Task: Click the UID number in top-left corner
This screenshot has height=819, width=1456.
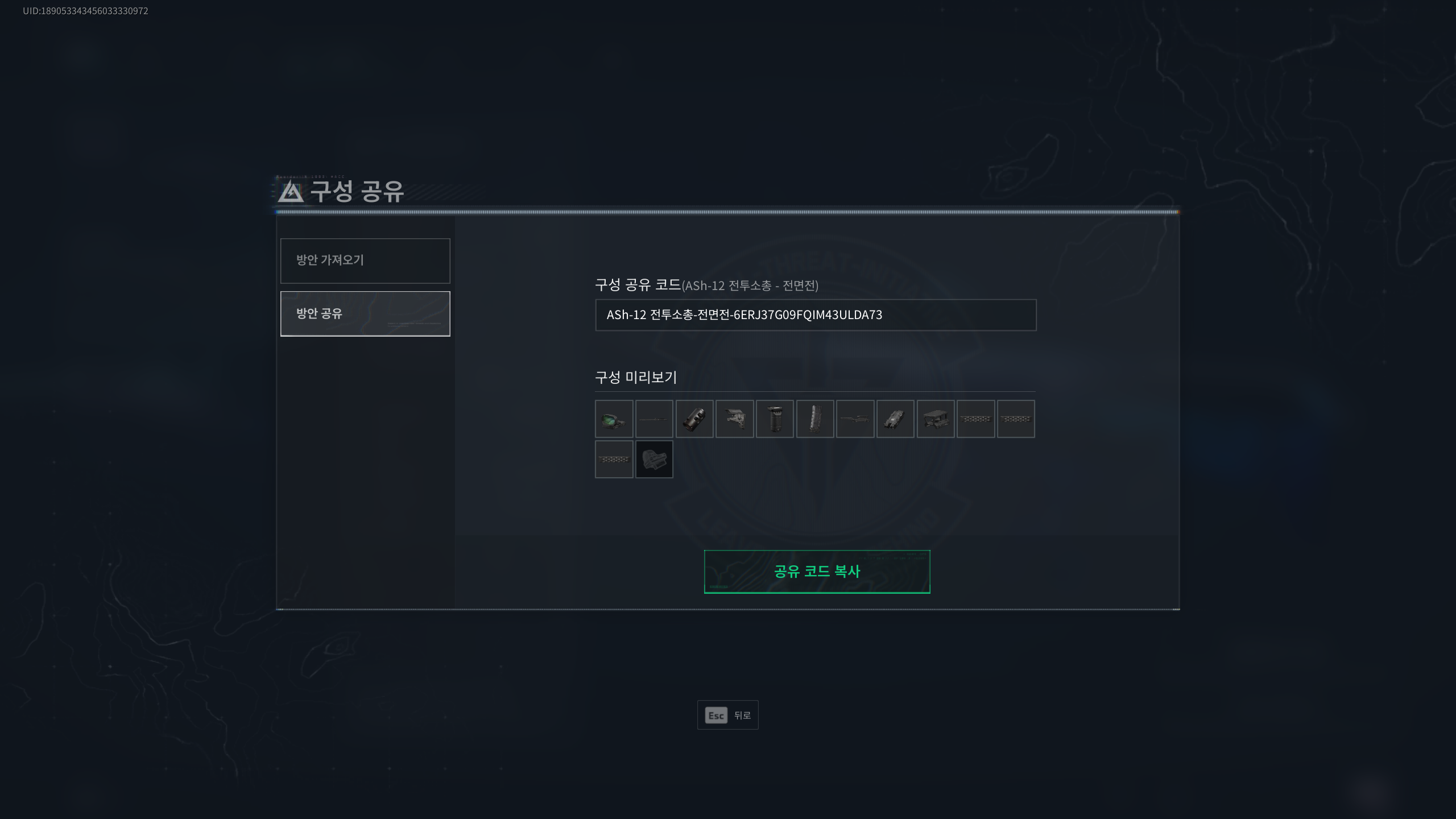Action: (84, 11)
